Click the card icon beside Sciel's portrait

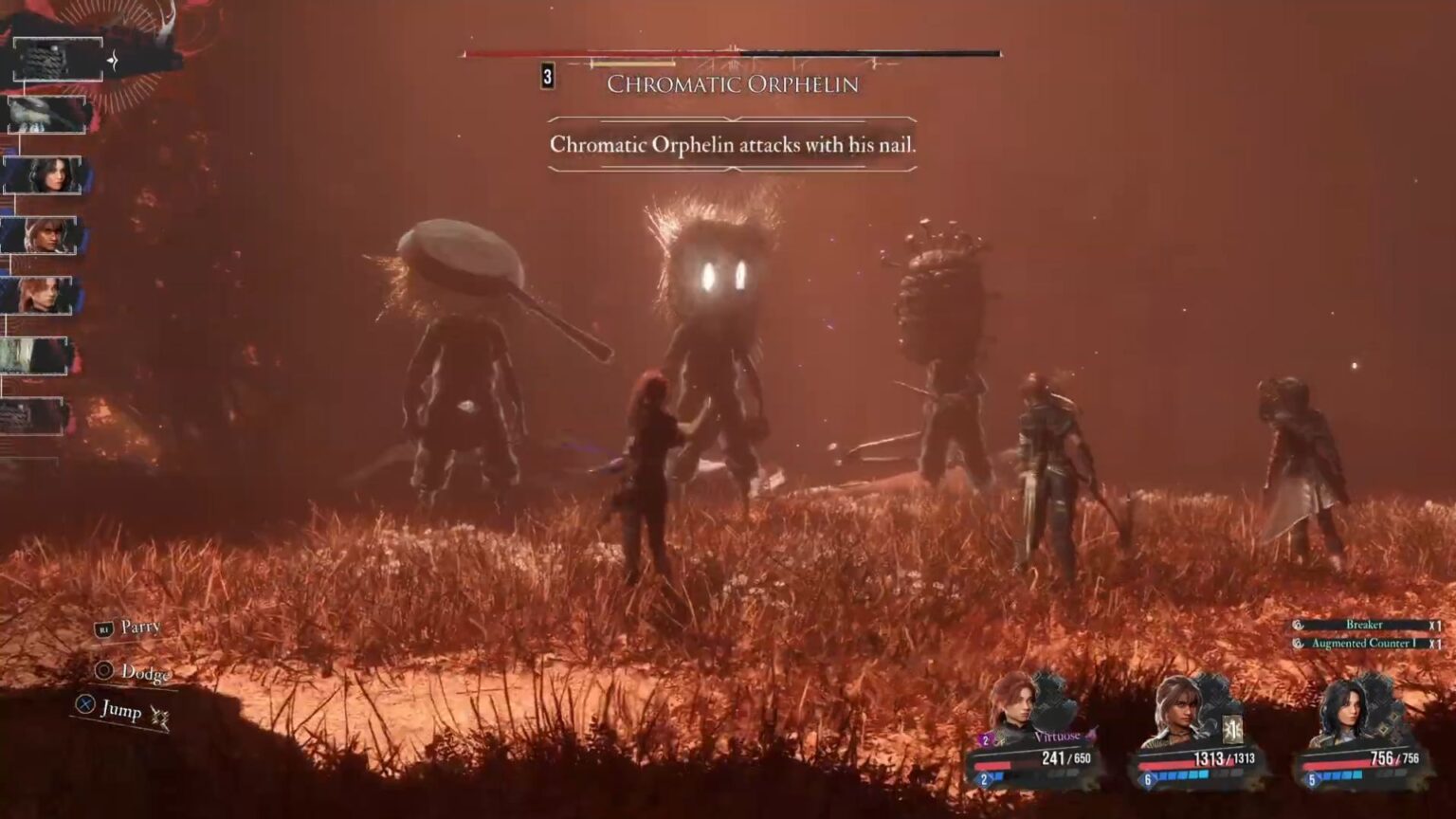coord(1232,729)
